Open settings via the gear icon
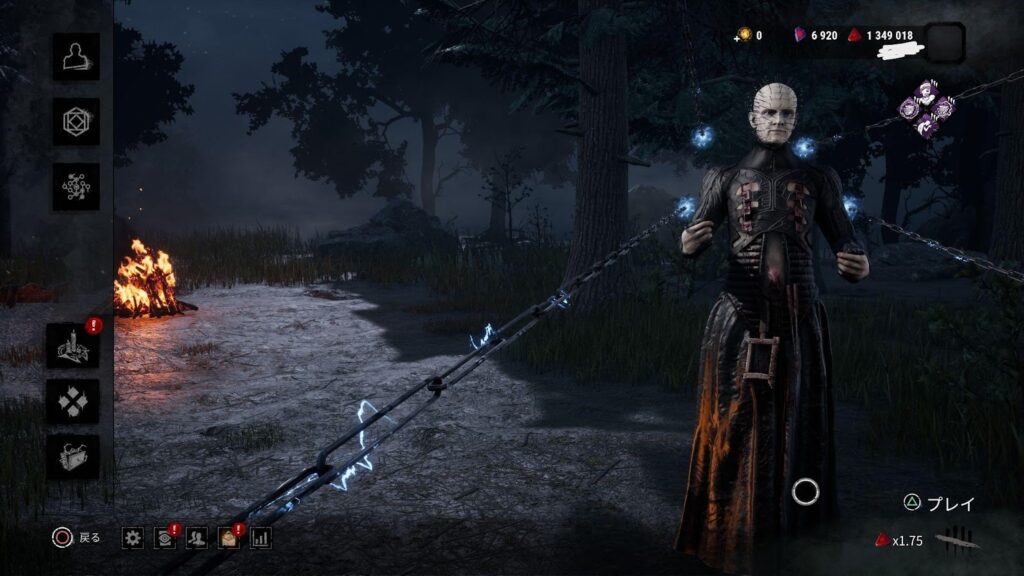Screen dimensions: 1024x576 pyautogui.click(x=133, y=538)
